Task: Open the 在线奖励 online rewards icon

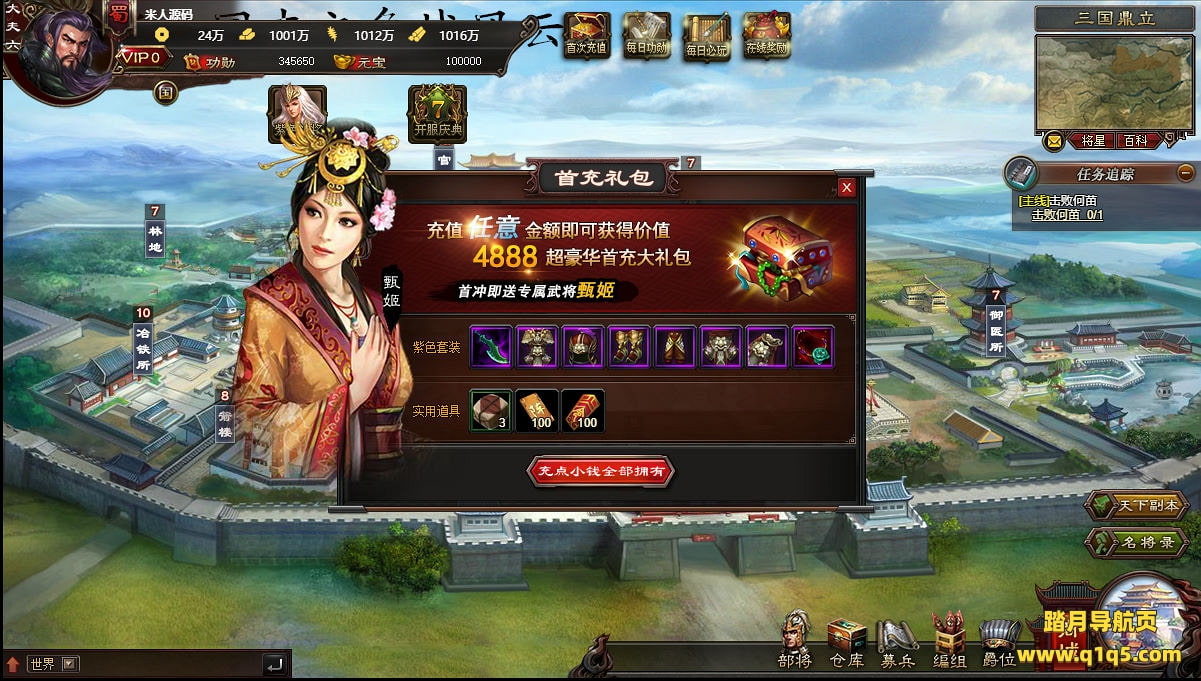Action: [x=767, y=34]
